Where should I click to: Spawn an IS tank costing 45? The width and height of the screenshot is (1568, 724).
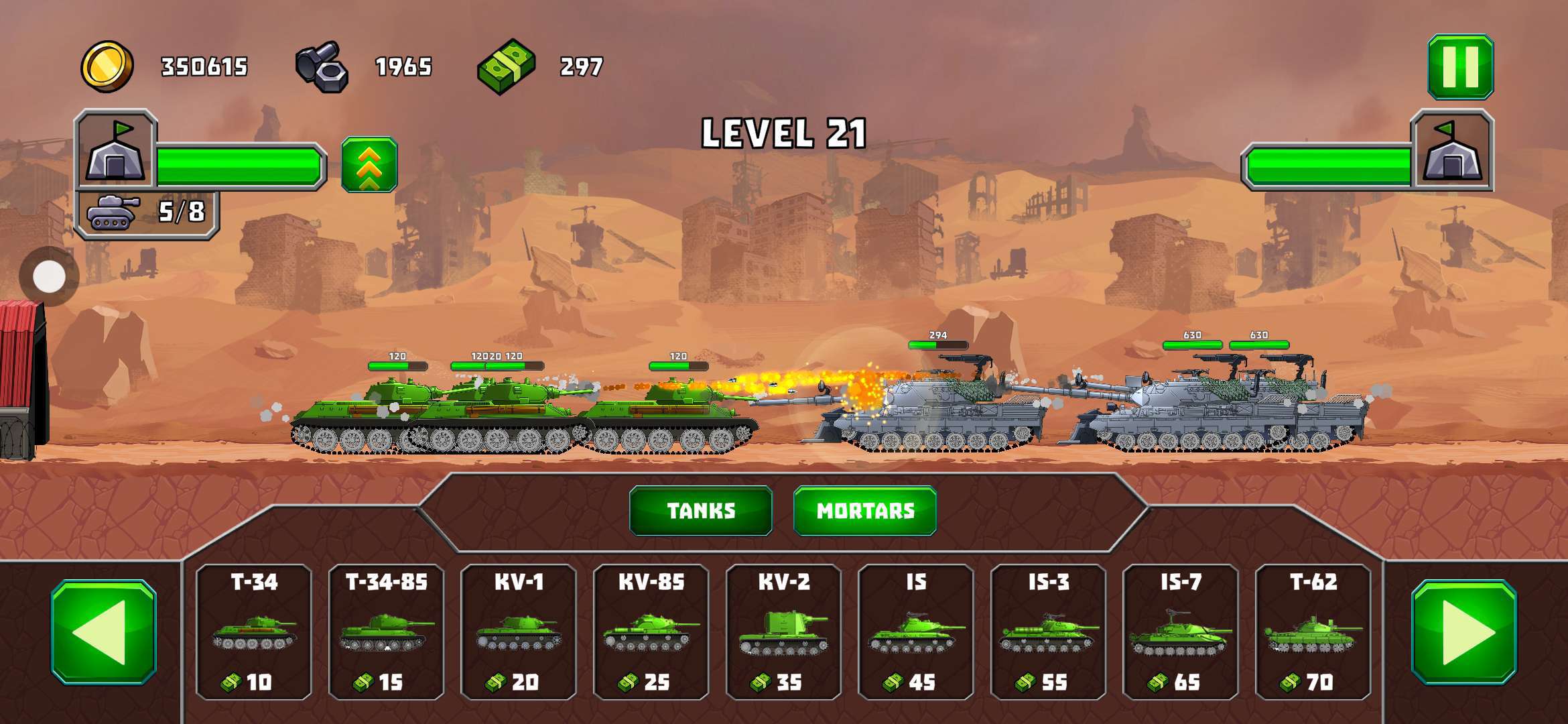916,631
